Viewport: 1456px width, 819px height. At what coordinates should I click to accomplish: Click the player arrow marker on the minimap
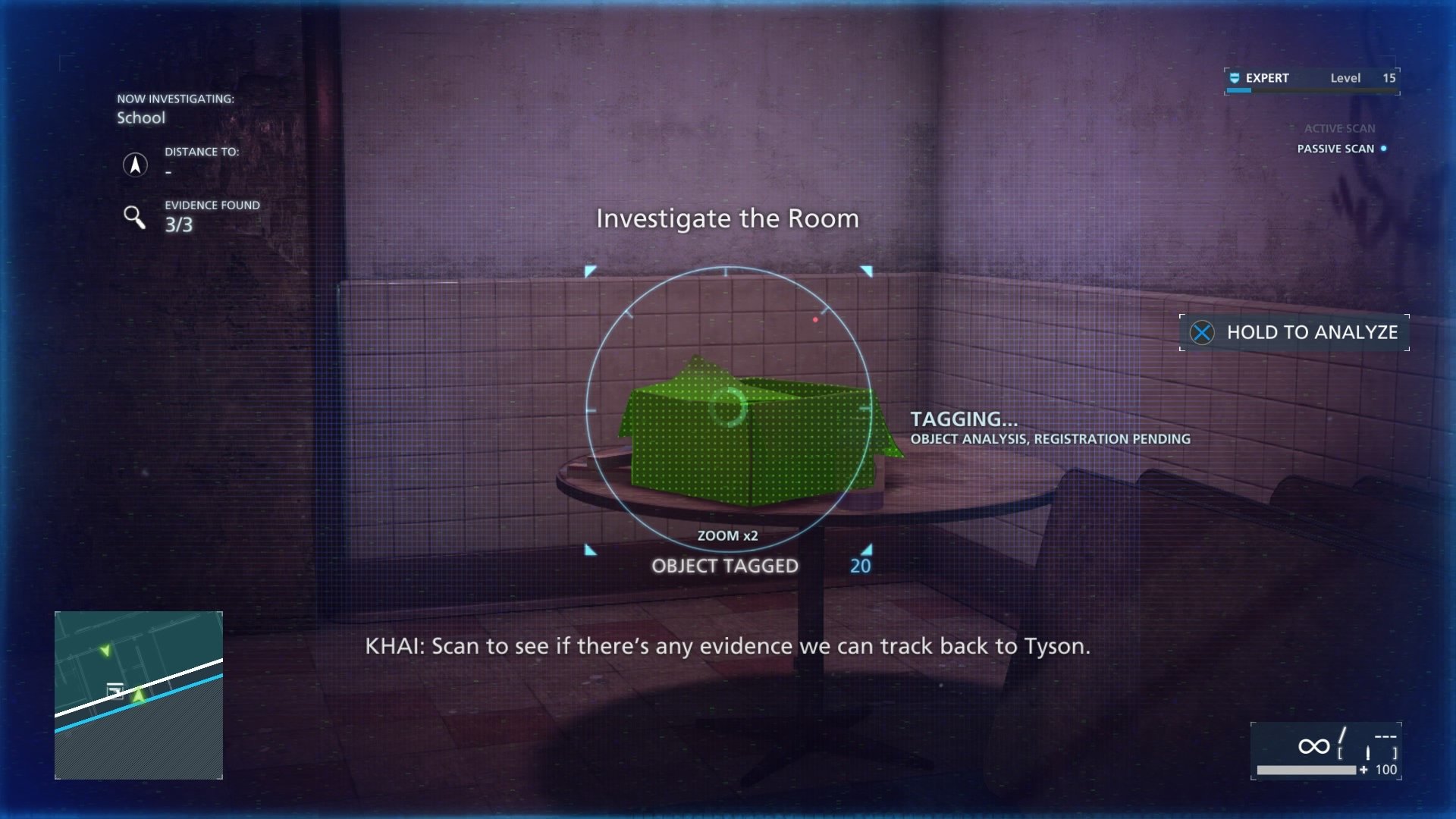coord(140,695)
